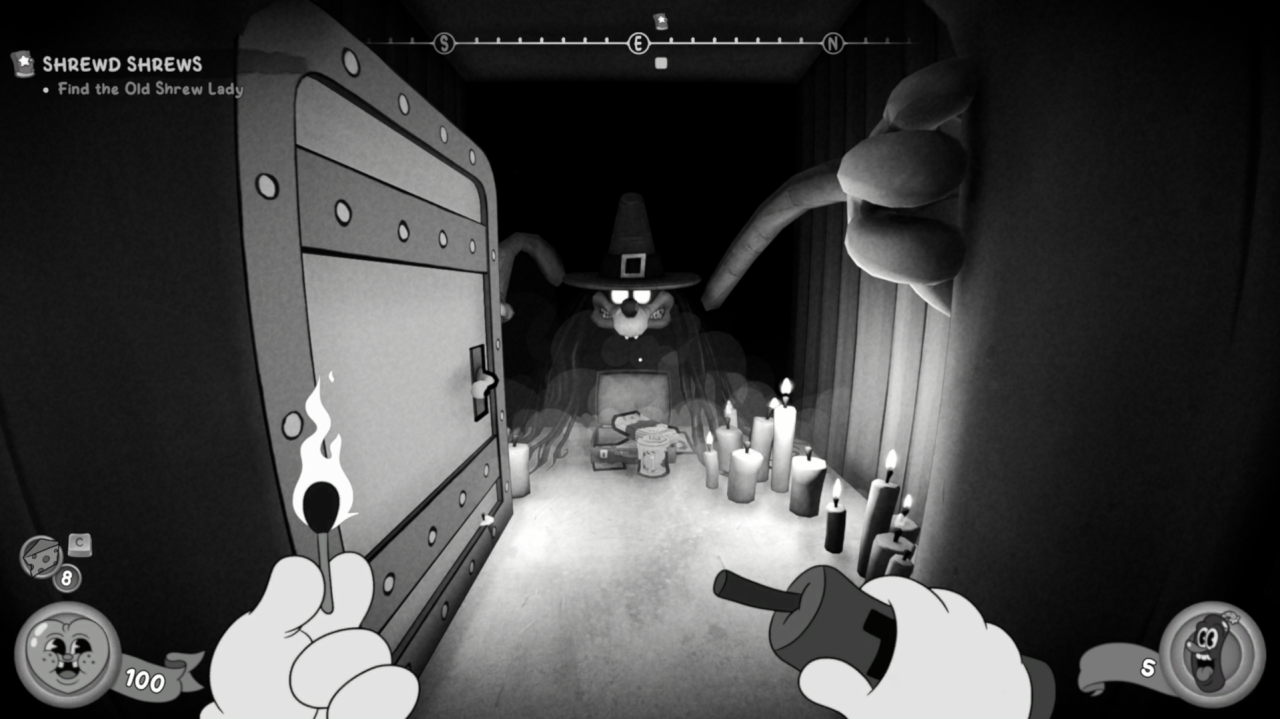The image size is (1280, 719).
Task: Select the dynamite stick weapon icon
Action: [1211, 654]
